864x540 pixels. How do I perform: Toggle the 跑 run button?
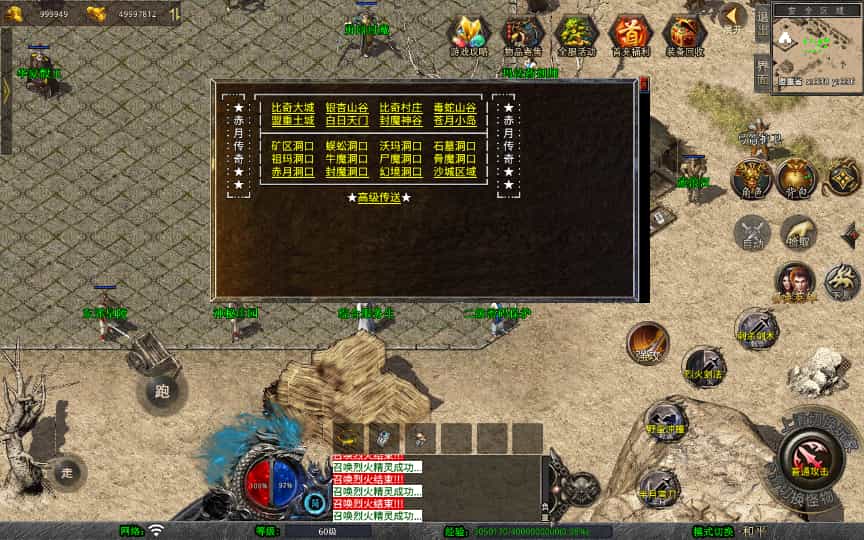(162, 391)
